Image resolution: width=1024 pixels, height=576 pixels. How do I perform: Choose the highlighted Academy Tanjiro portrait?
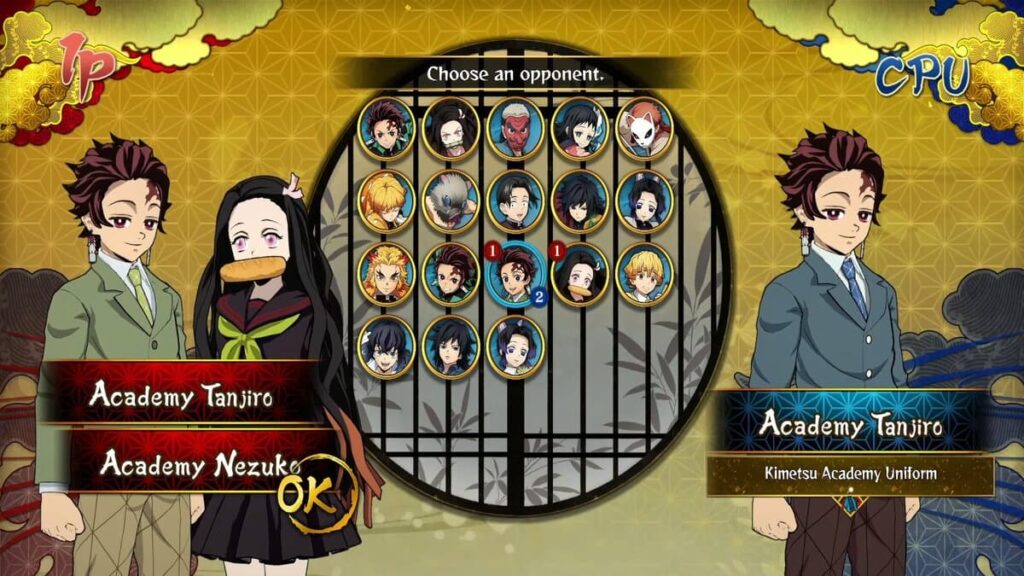[515, 273]
